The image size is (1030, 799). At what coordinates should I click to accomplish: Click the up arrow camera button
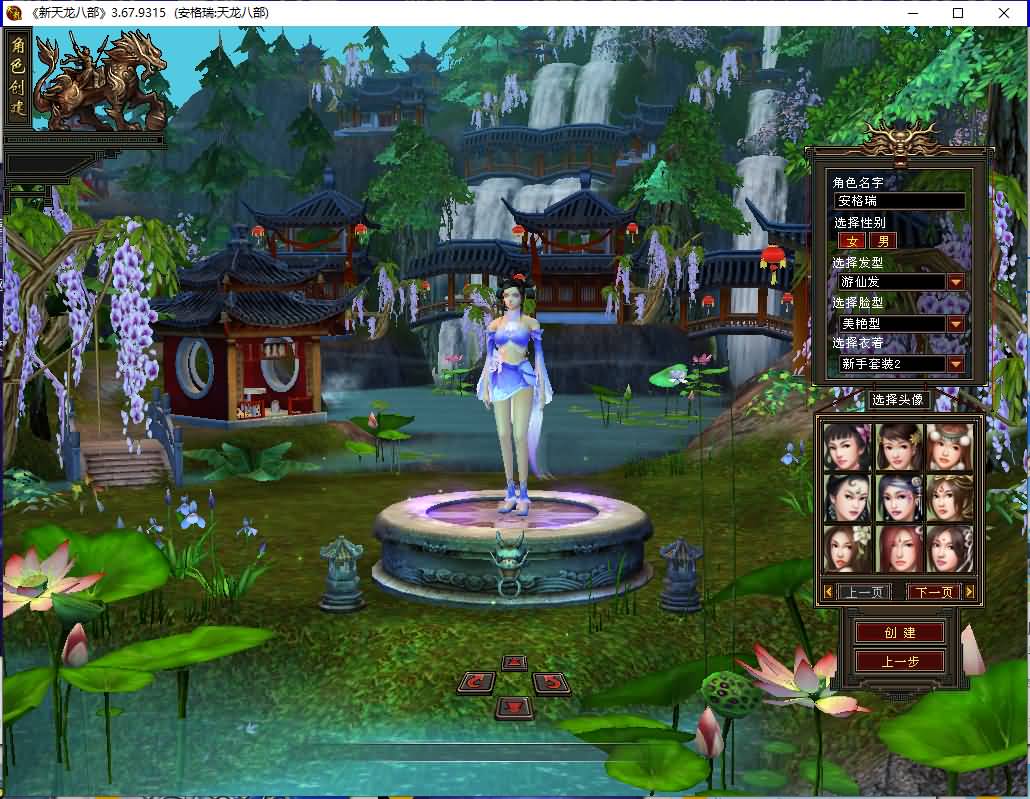coord(514,662)
